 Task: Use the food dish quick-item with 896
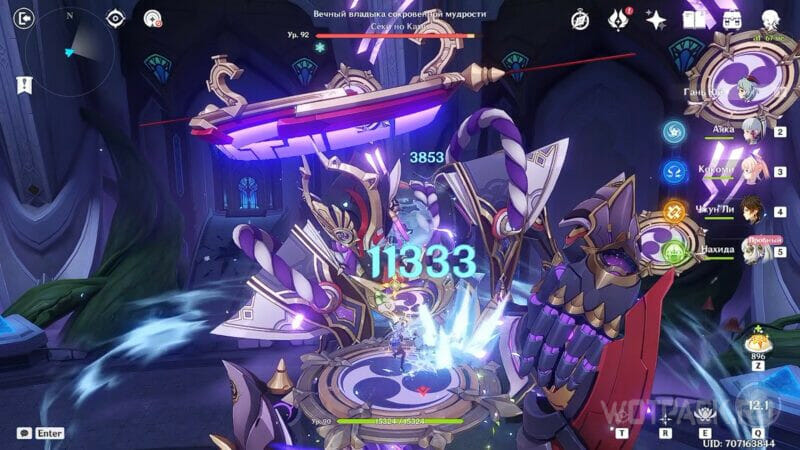click(x=758, y=345)
